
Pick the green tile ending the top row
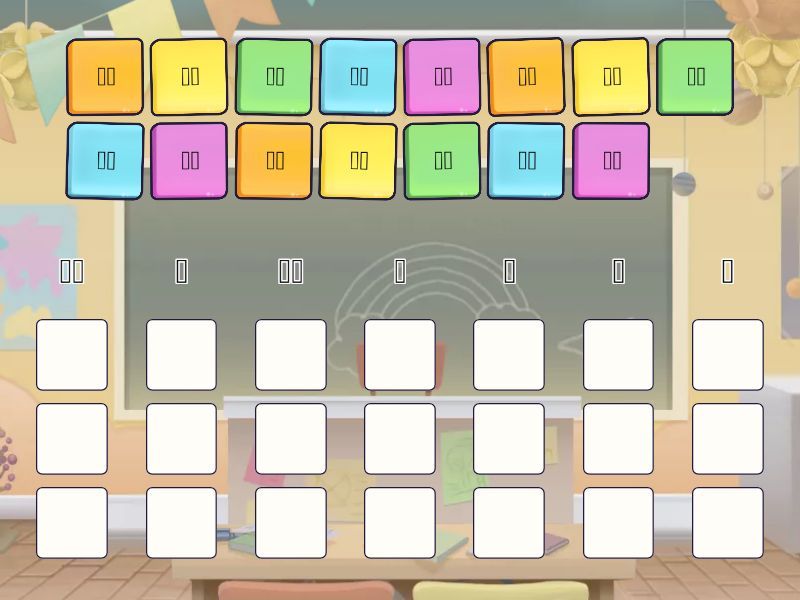click(x=695, y=76)
